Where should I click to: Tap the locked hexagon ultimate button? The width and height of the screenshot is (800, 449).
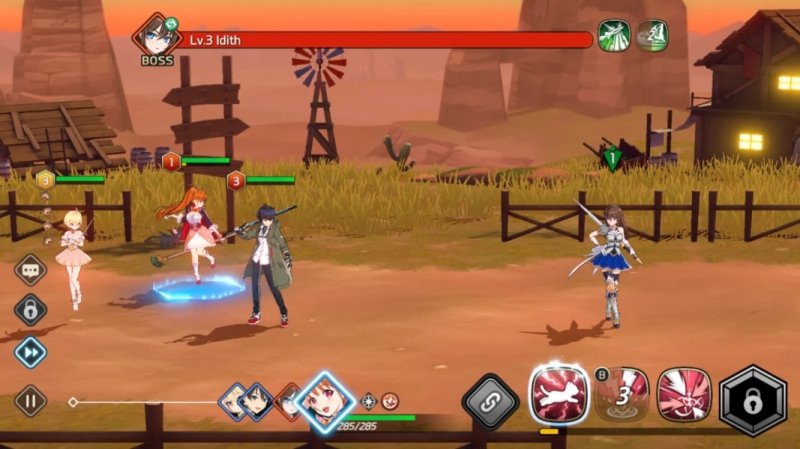tap(753, 400)
